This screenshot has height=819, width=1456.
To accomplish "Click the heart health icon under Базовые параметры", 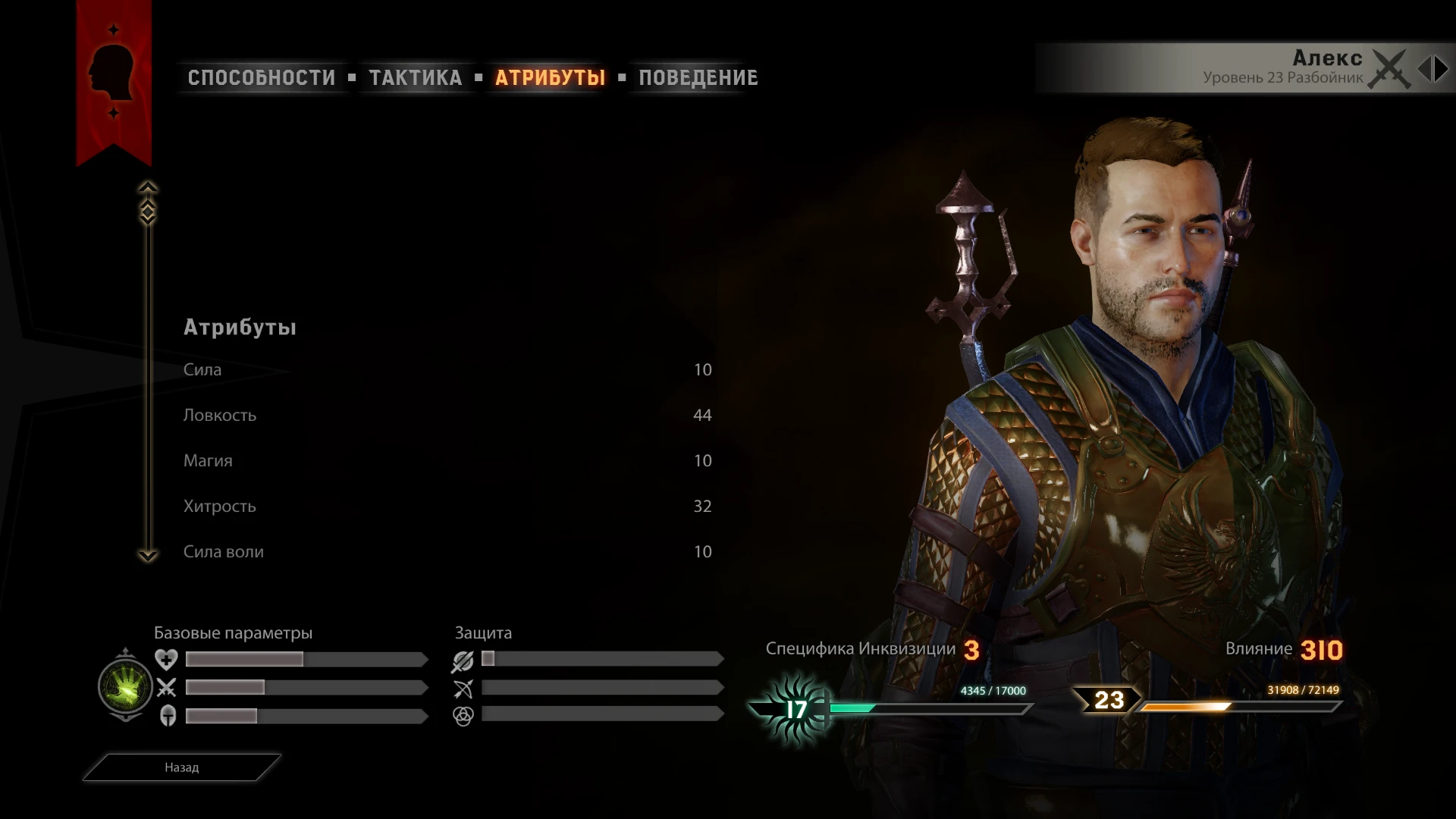I will click(x=168, y=659).
